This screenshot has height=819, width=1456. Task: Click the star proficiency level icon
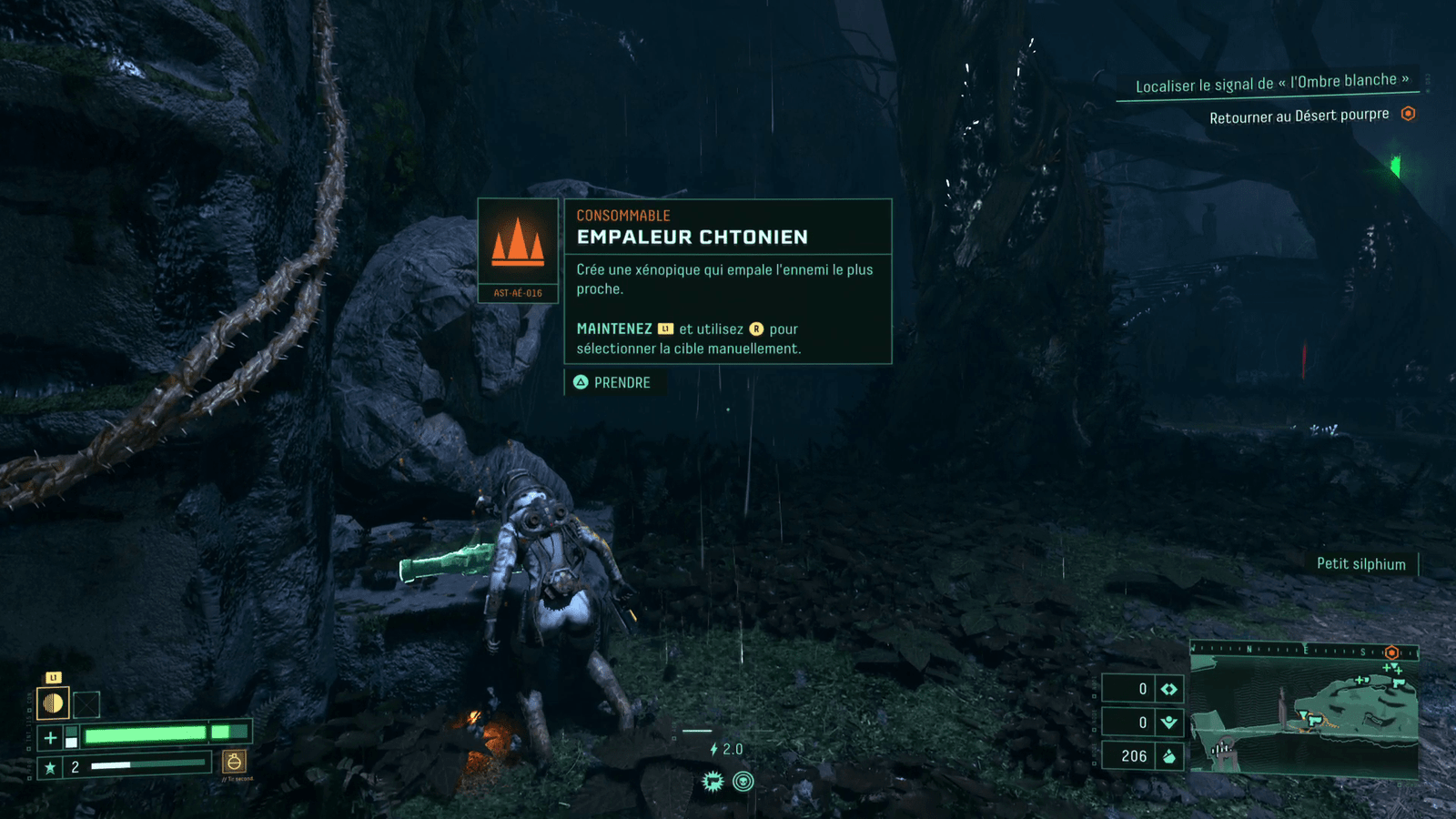click(x=50, y=768)
